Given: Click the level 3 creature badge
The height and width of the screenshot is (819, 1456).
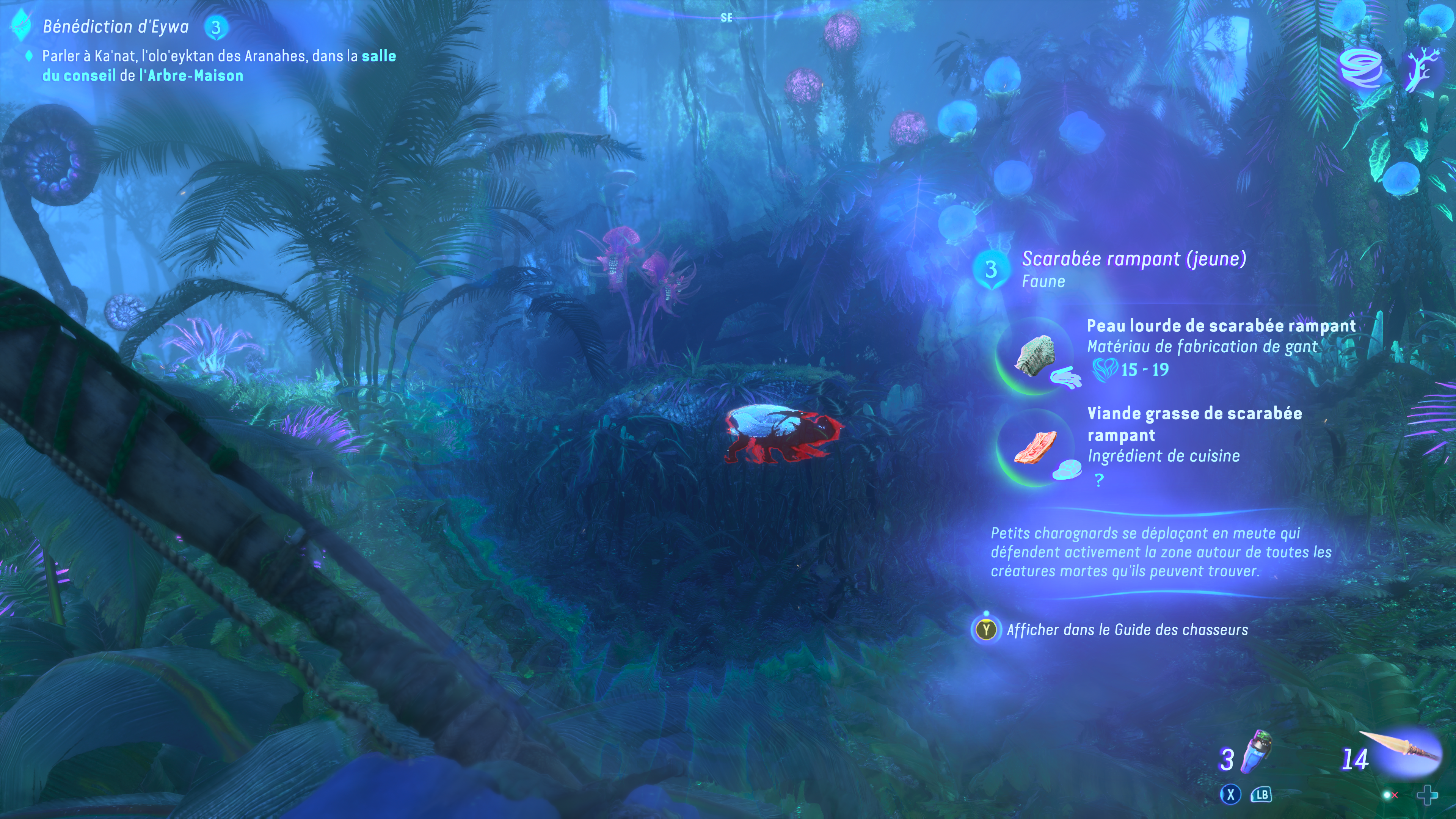Looking at the screenshot, I should (x=991, y=270).
